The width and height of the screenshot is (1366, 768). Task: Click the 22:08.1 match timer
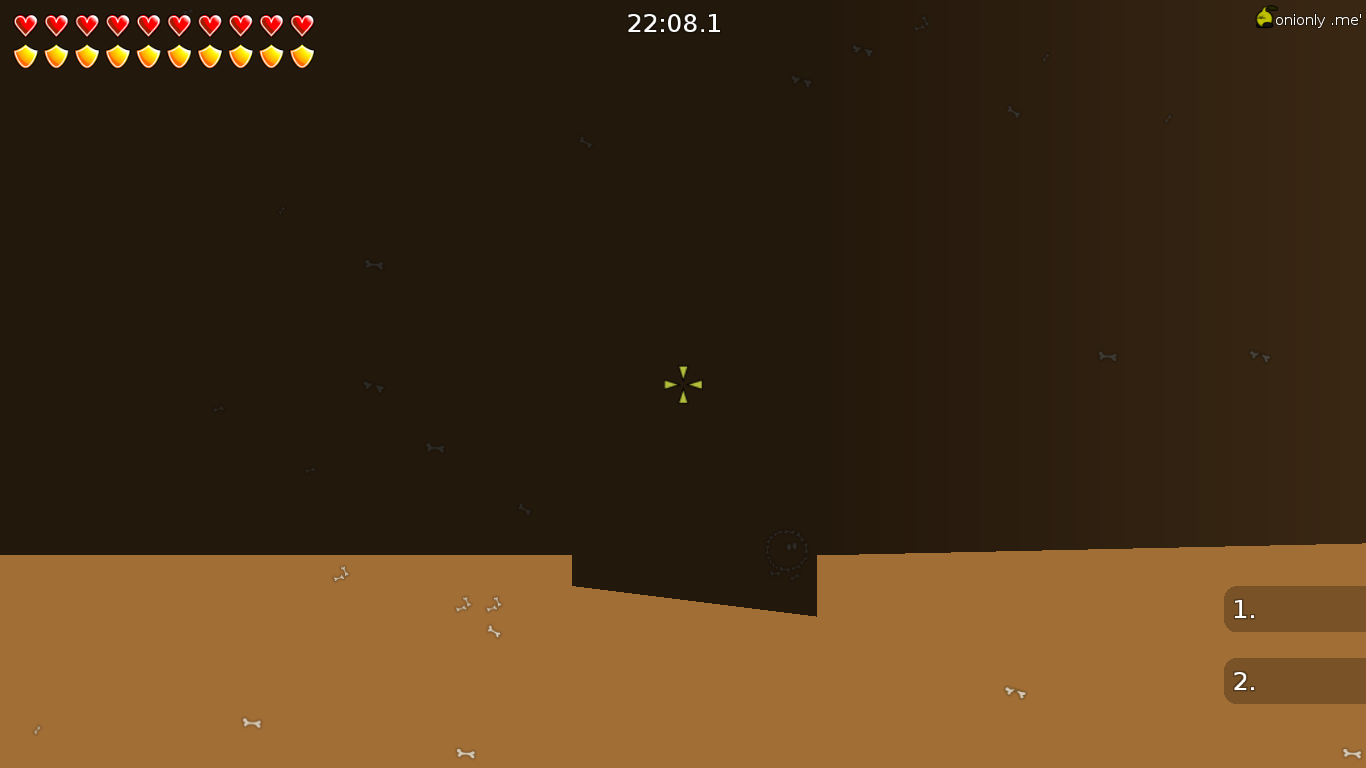[674, 23]
